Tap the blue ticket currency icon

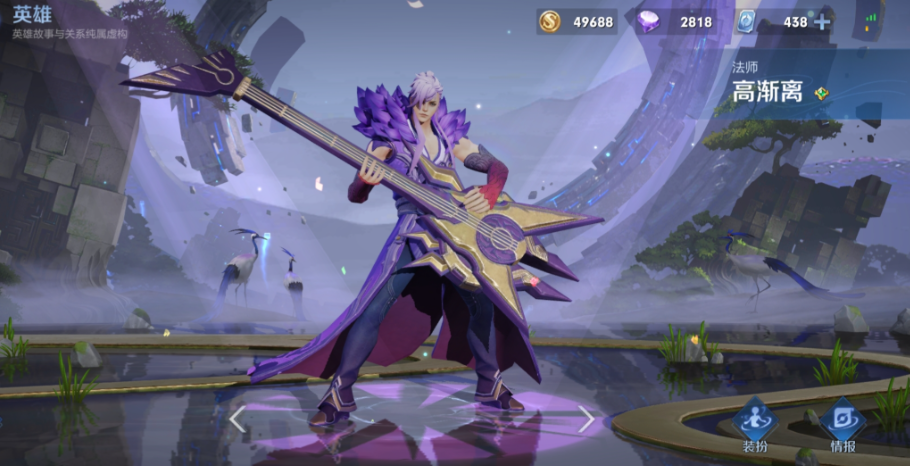coord(745,21)
